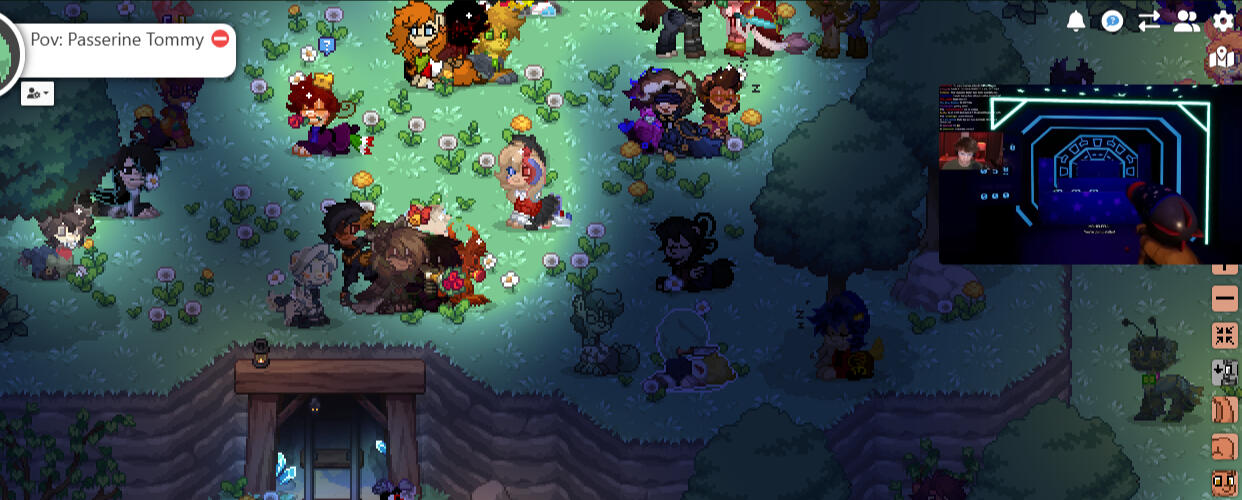Click the picture-in-picture stream video overlay

pos(1090,174)
